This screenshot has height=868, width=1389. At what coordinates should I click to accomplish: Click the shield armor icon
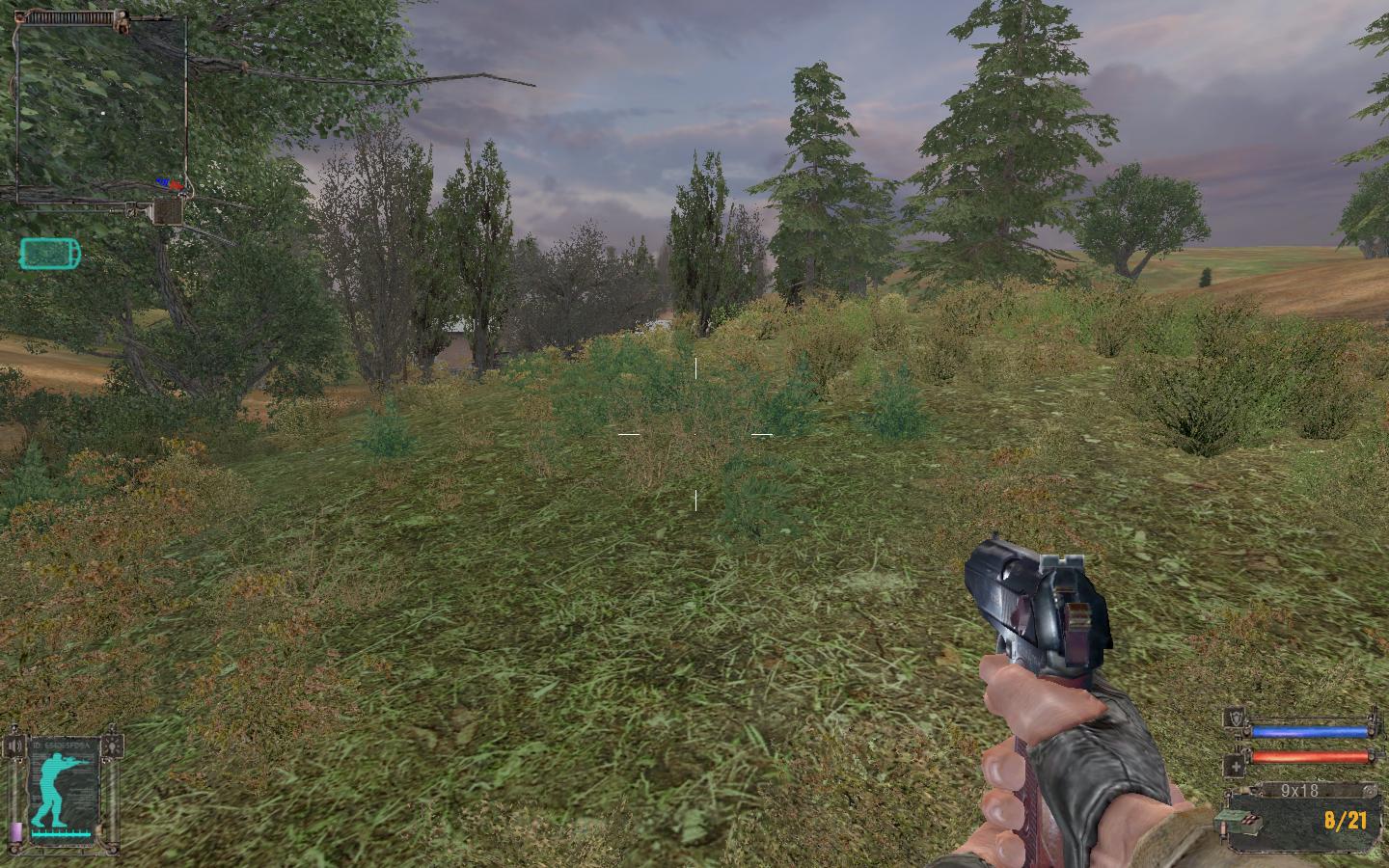[1235, 718]
